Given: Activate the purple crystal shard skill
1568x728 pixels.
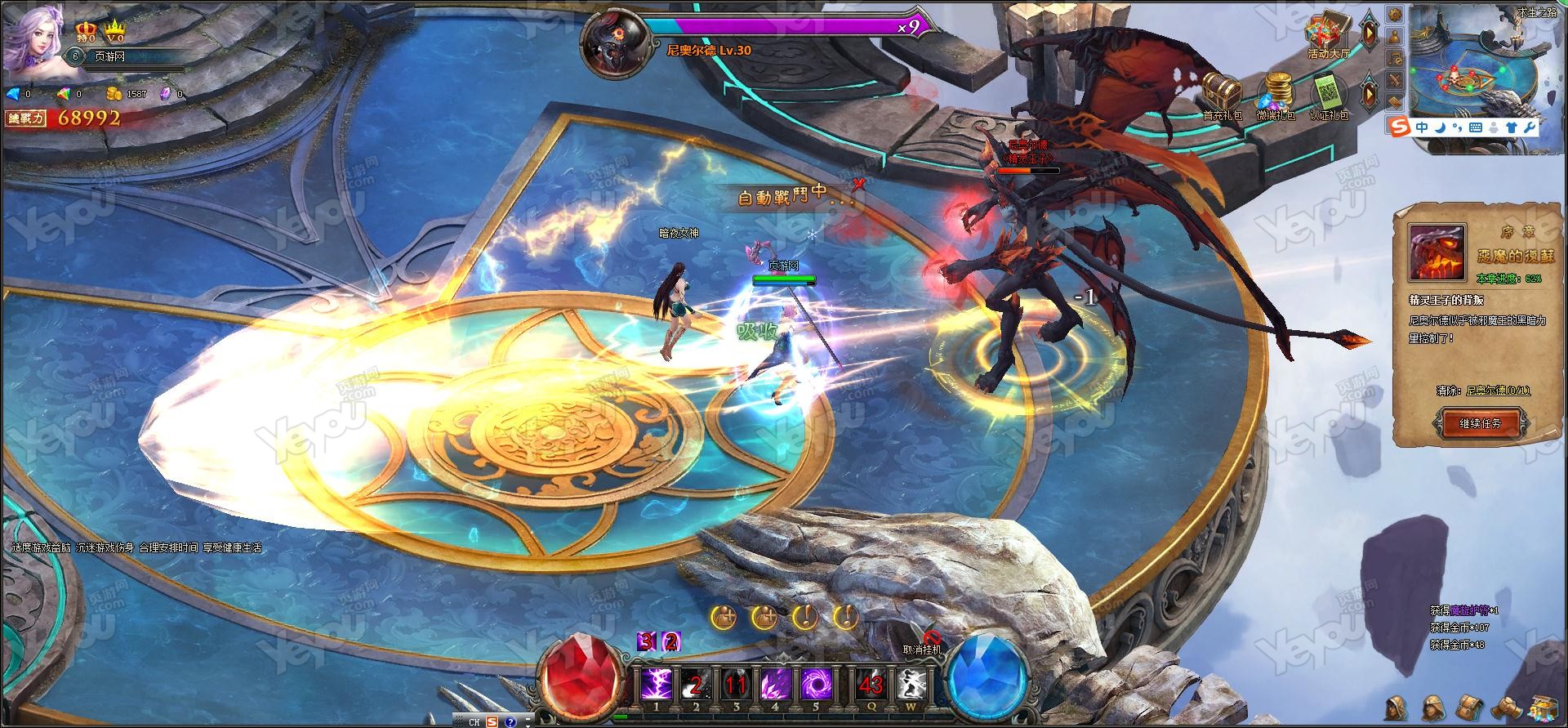Looking at the screenshot, I should (775, 684).
